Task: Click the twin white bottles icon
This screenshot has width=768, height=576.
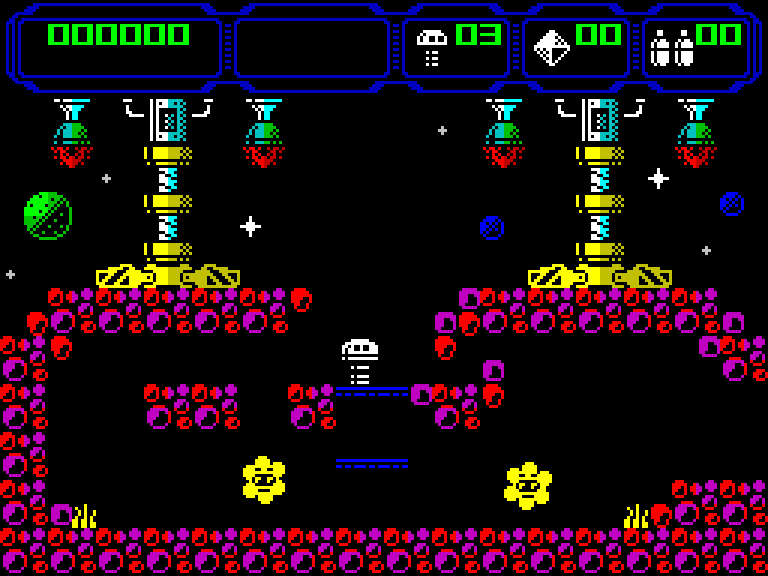Action: pyautogui.click(x=671, y=48)
